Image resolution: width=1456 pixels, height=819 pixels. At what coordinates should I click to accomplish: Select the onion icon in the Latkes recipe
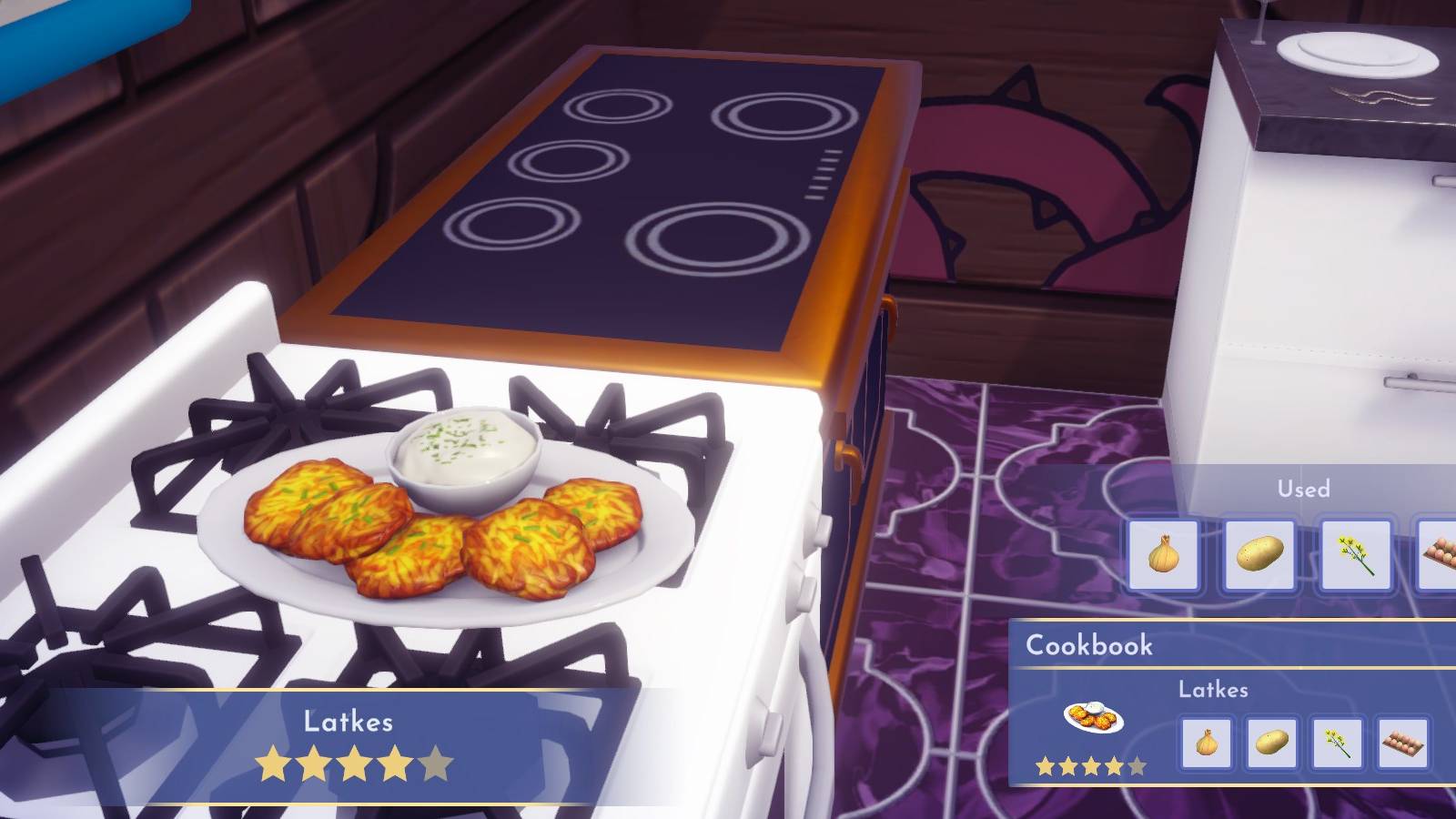point(1209,742)
